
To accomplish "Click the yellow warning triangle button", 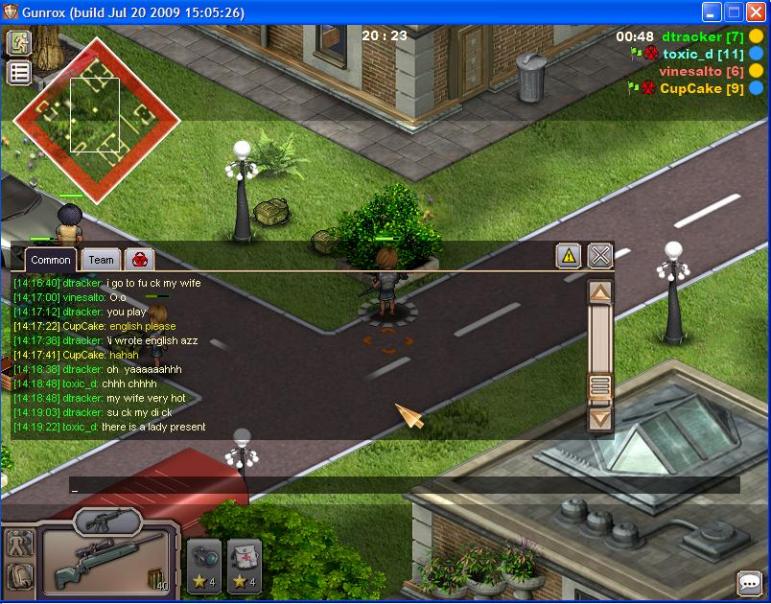I will 568,256.
